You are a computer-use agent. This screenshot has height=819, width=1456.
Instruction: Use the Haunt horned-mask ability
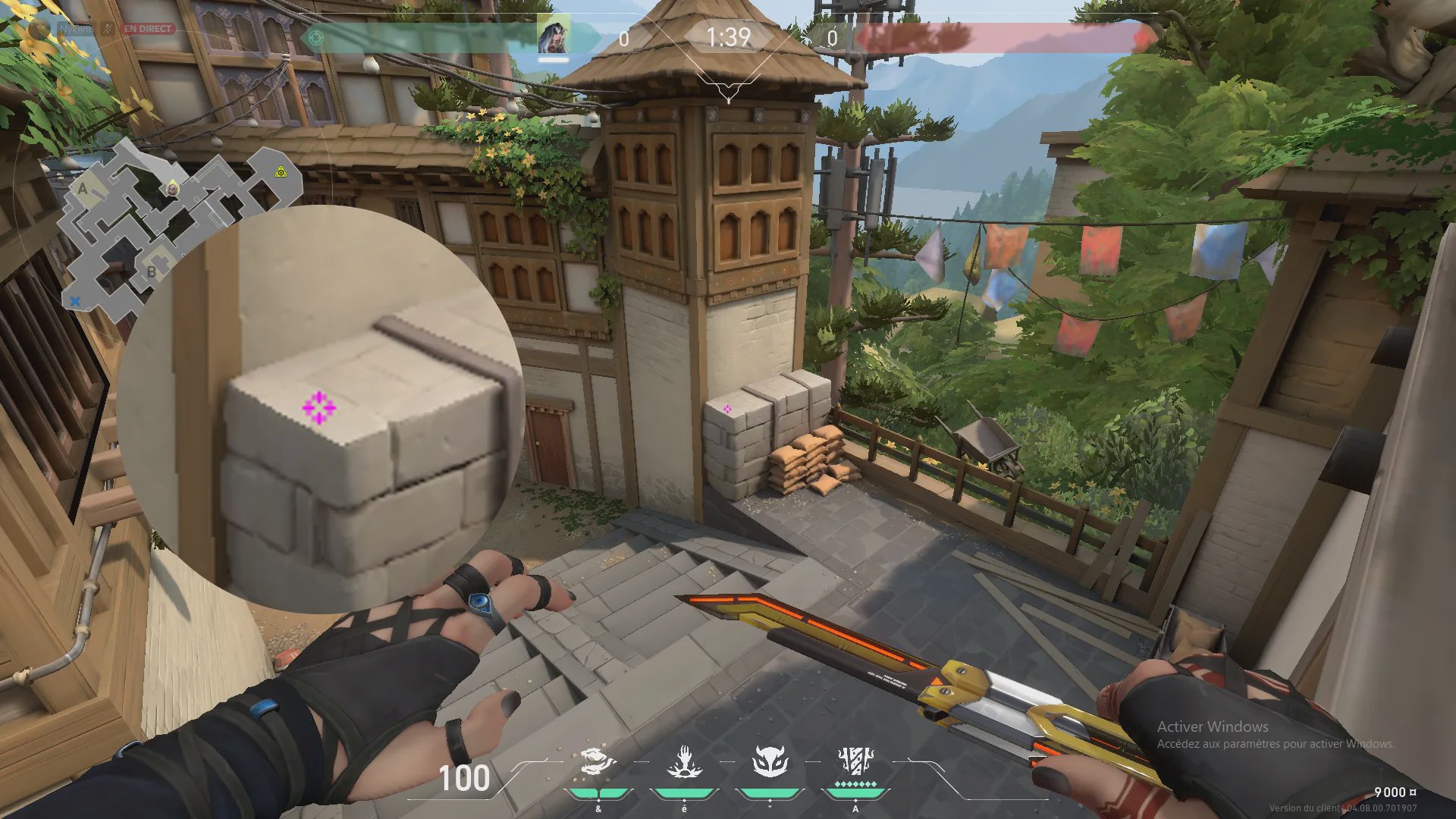(x=770, y=762)
